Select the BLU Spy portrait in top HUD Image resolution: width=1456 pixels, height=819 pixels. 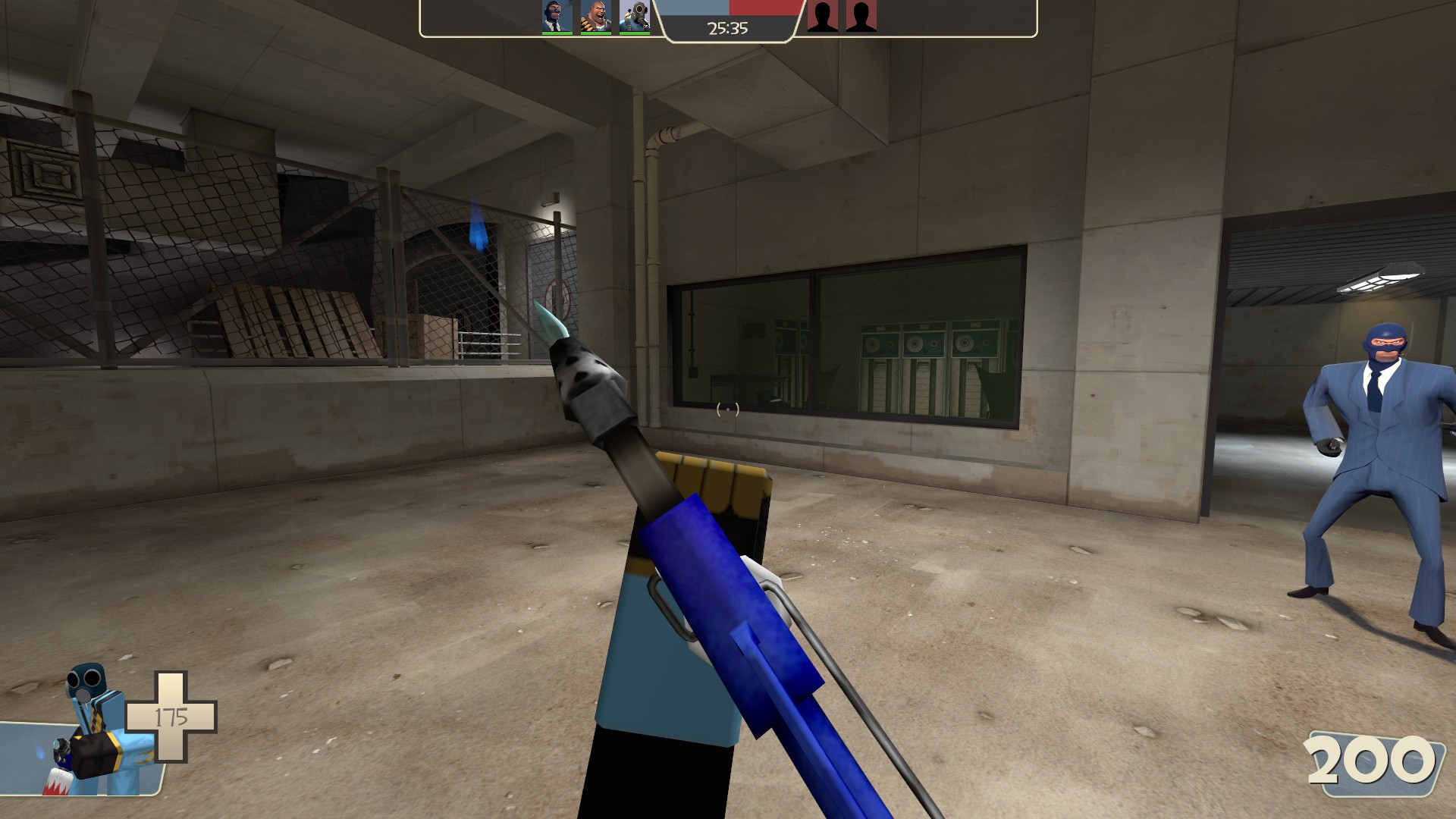coord(557,15)
